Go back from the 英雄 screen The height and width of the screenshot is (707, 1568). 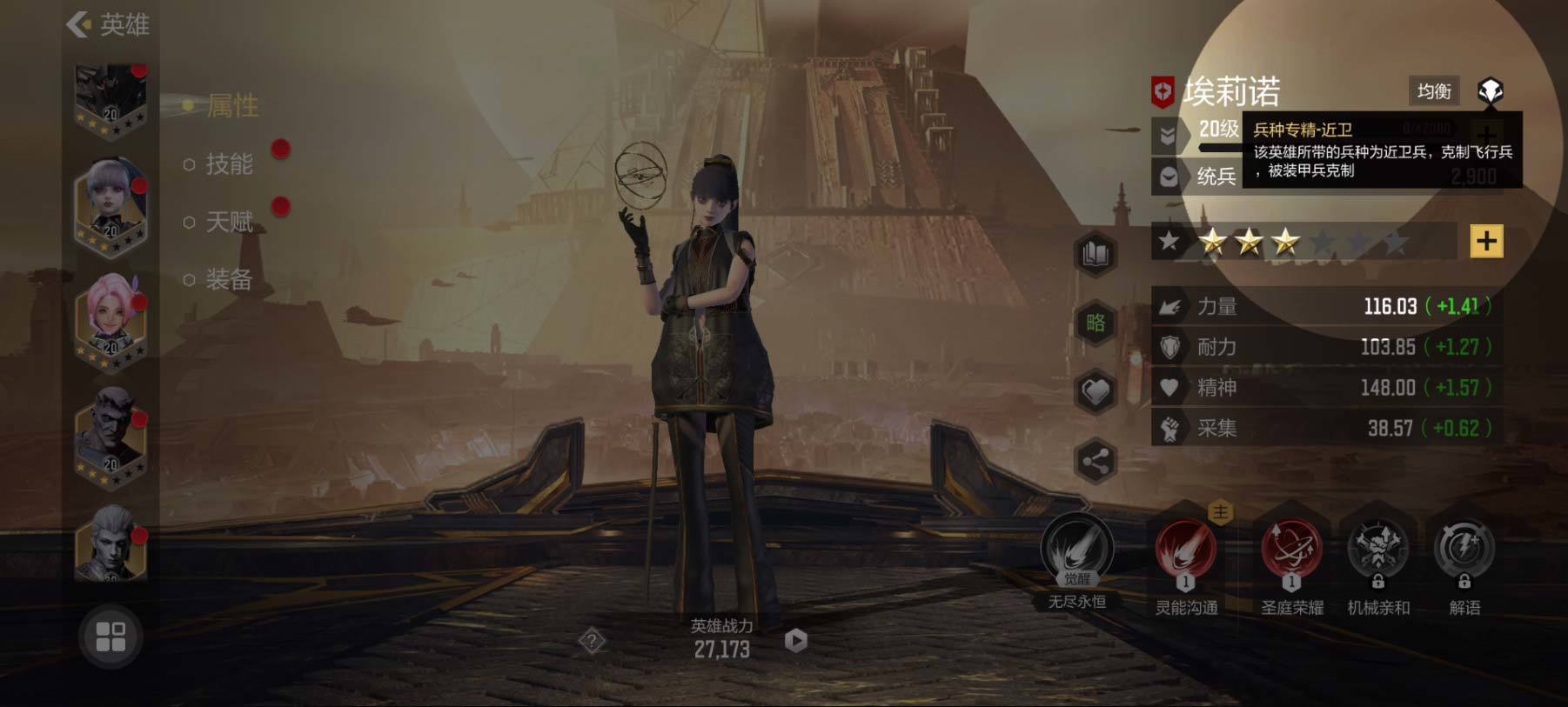pos(79,24)
